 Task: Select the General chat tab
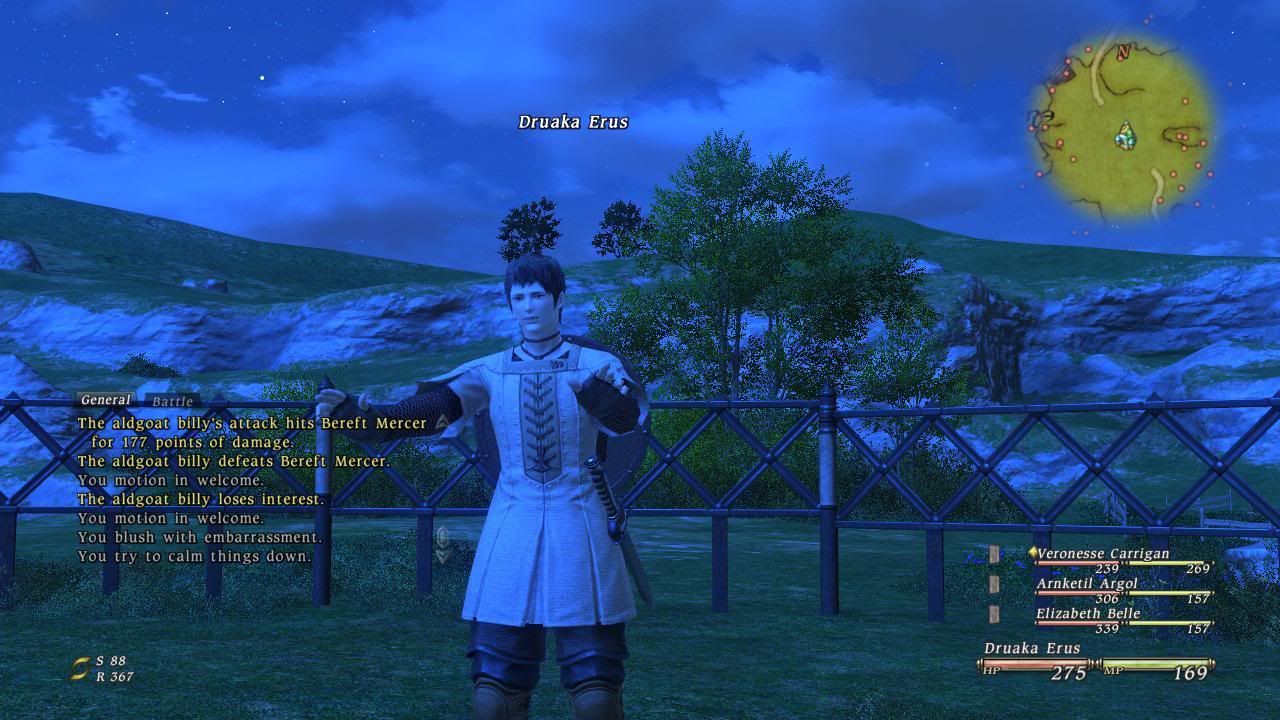(104, 399)
